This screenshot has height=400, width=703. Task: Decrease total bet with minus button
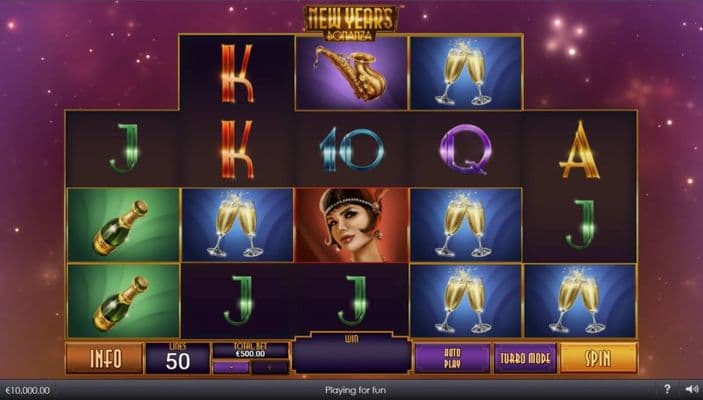(x=231, y=367)
